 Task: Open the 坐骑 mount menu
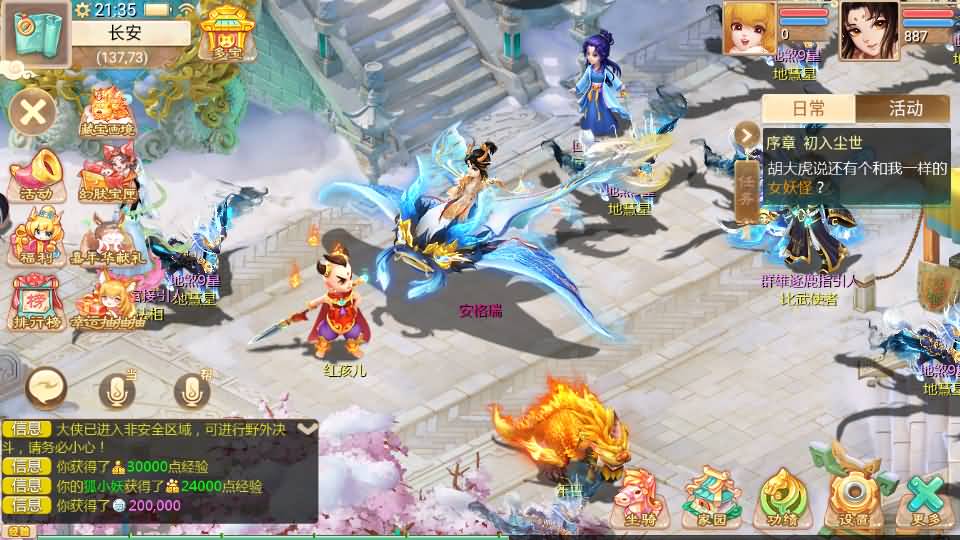(x=640, y=497)
